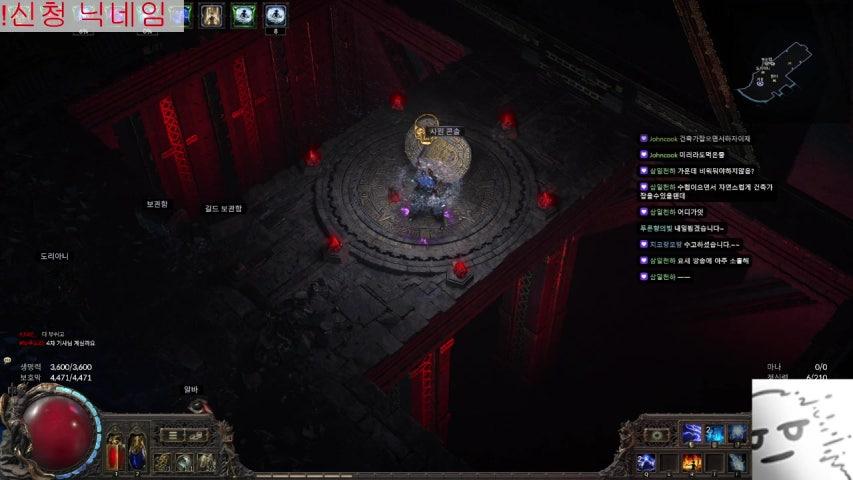Click the Johncook chat message about 미라라도
The width and height of the screenshot is (853, 480).
690,155
